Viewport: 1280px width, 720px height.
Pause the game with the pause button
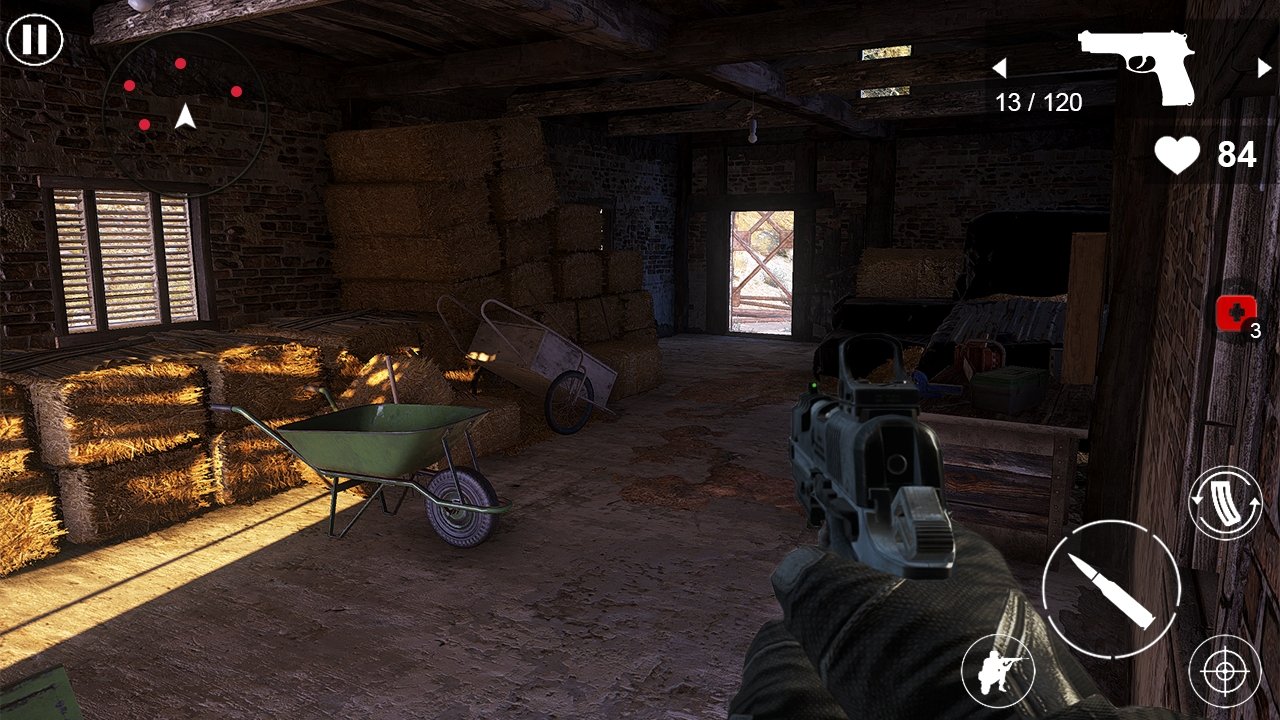click(35, 40)
